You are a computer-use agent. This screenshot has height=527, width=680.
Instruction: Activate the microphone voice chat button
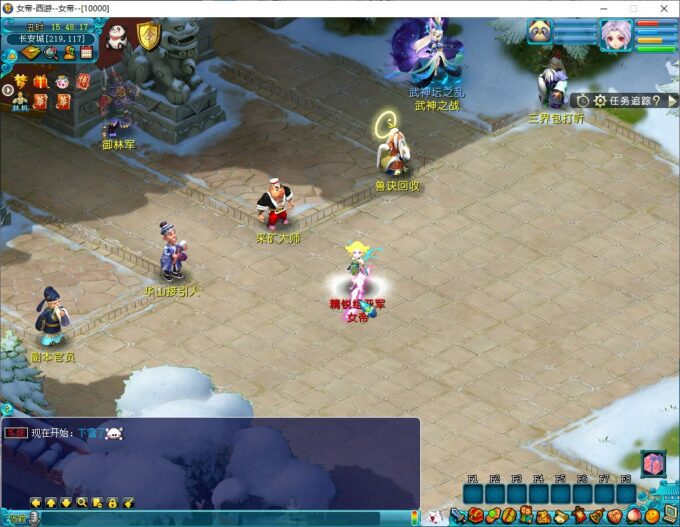pos(33,518)
